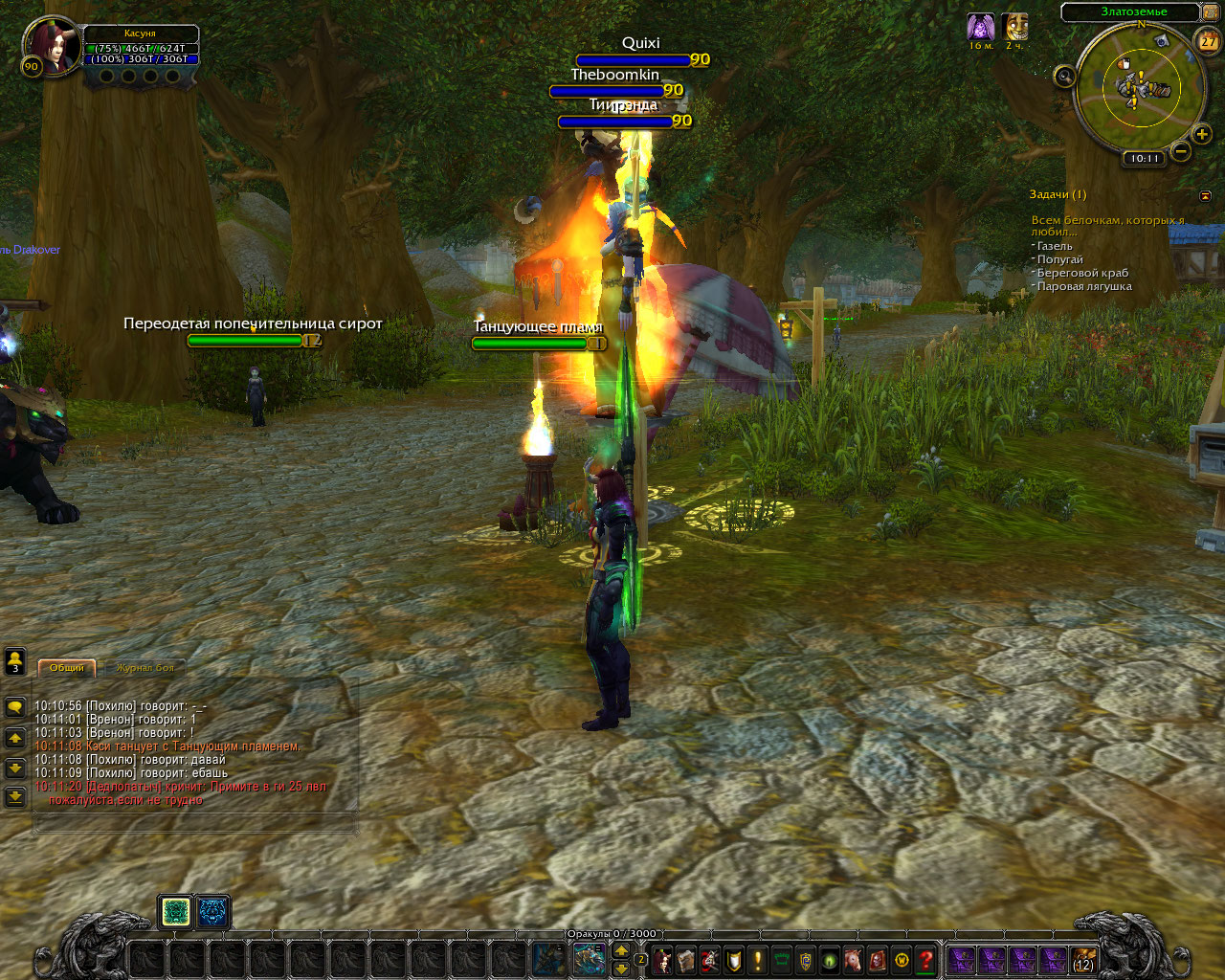Image resolution: width=1225 pixels, height=980 pixels.
Task: Open world map button beside Златоземье
Action: tap(1212, 12)
